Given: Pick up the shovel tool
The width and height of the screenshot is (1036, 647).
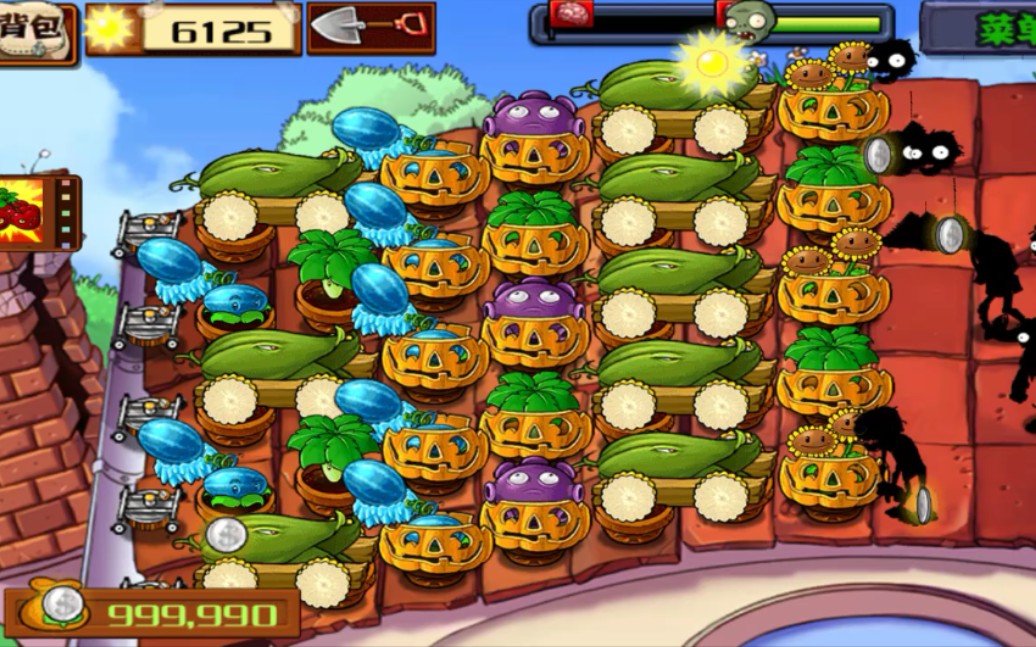Looking at the screenshot, I should (x=370, y=27).
